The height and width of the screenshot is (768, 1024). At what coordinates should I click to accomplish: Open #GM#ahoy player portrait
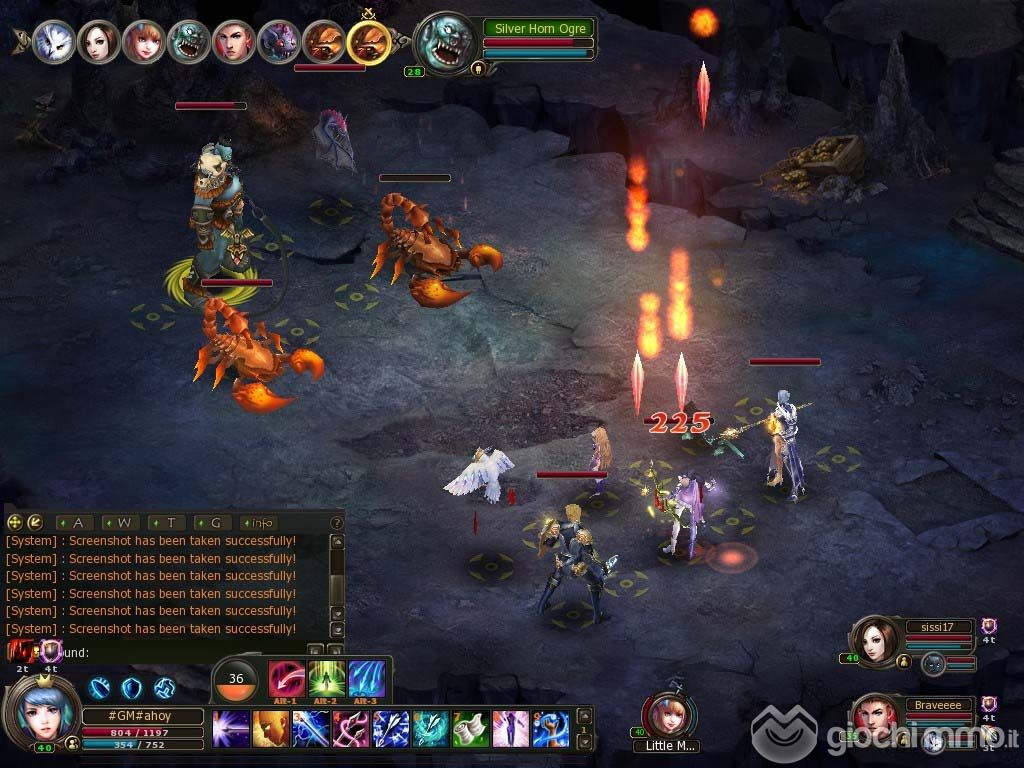pos(43,710)
